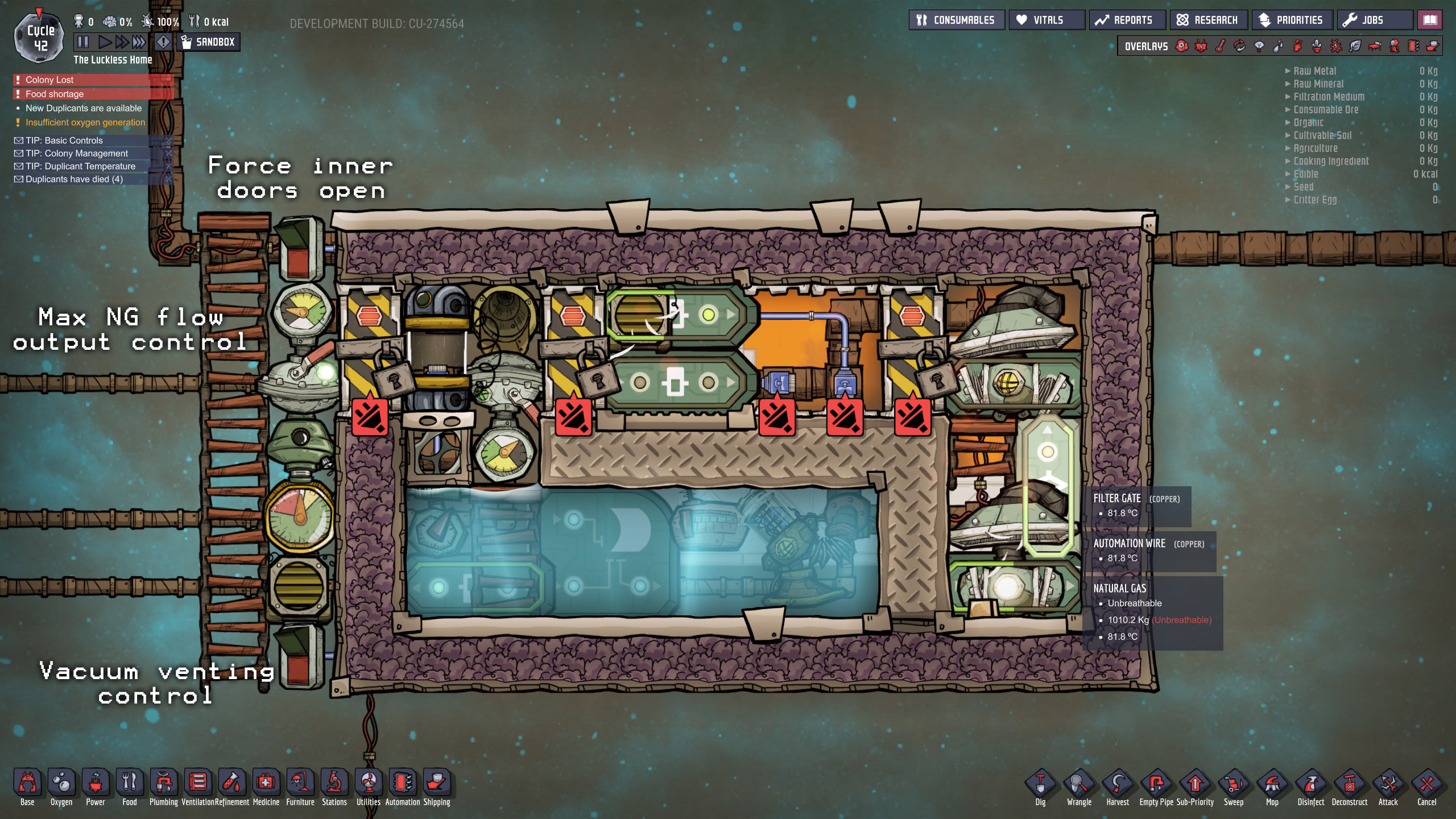The height and width of the screenshot is (819, 1456).
Task: Switch to the Vitals screen
Action: point(1046,19)
